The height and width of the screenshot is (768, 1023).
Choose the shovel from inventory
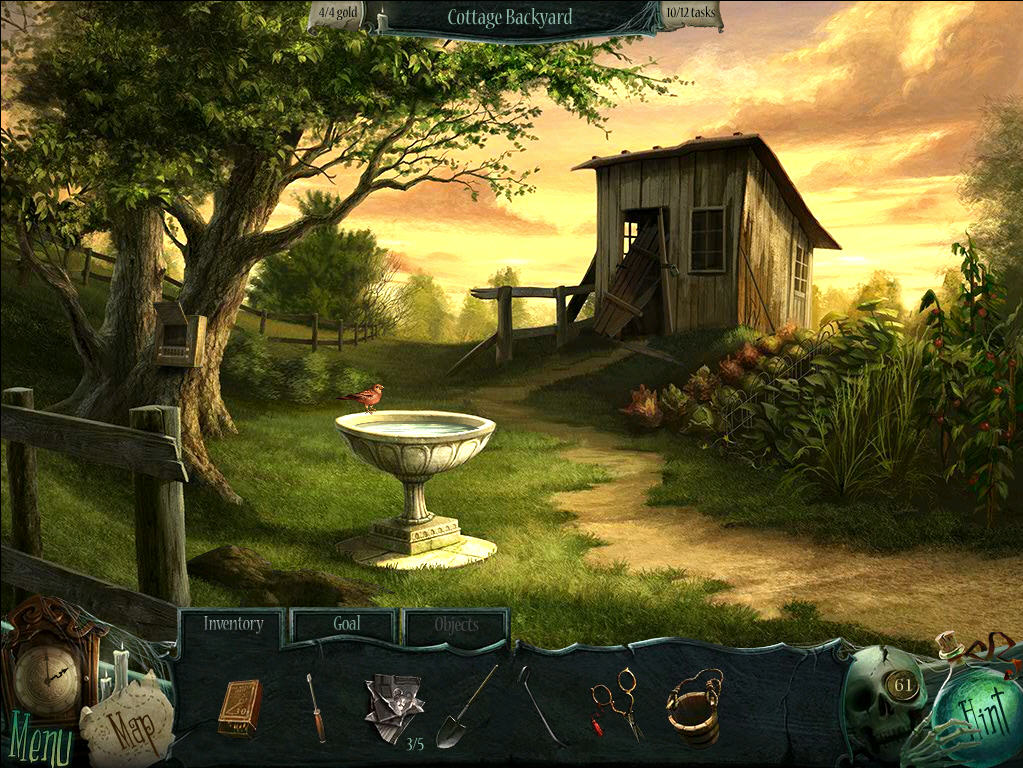tap(464, 708)
